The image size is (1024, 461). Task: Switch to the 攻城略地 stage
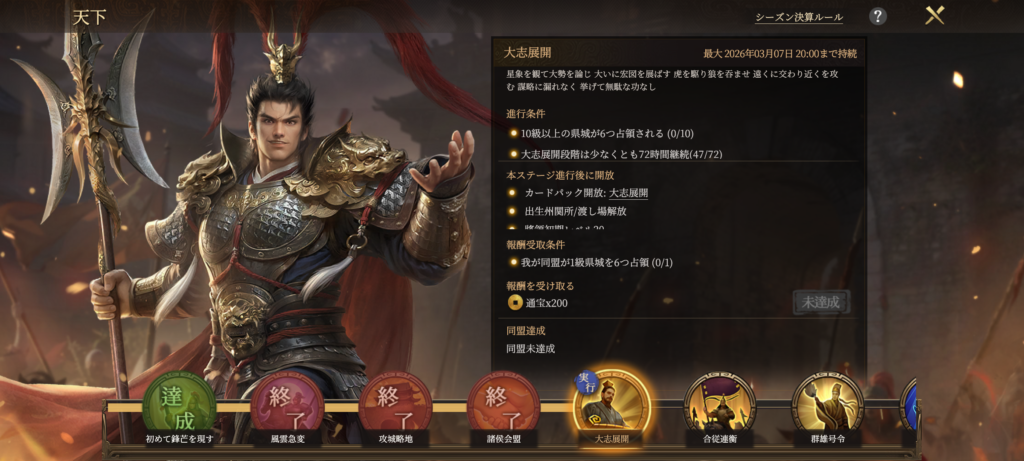pyautogui.click(x=395, y=406)
